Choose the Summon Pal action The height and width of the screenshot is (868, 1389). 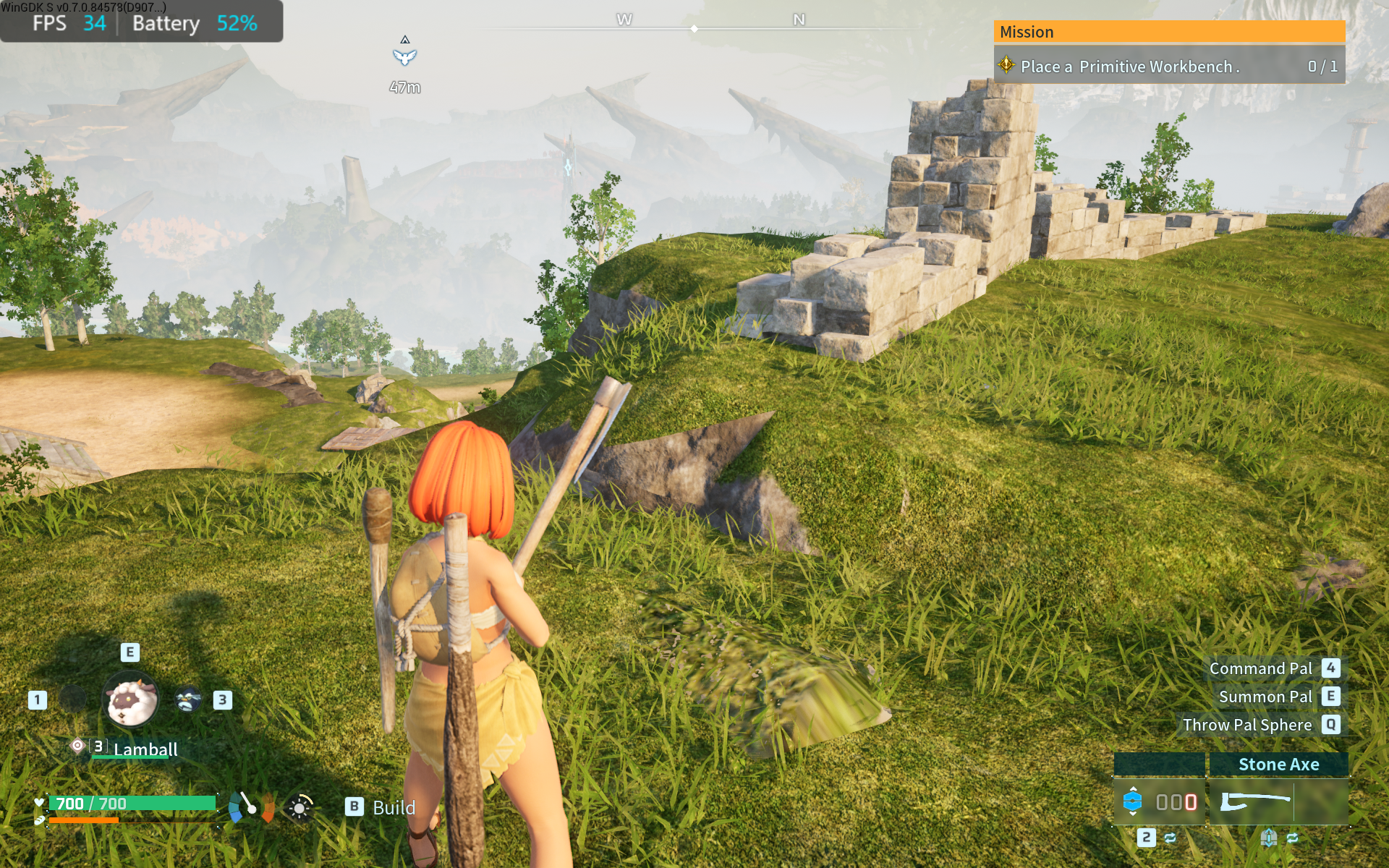pos(1265,697)
